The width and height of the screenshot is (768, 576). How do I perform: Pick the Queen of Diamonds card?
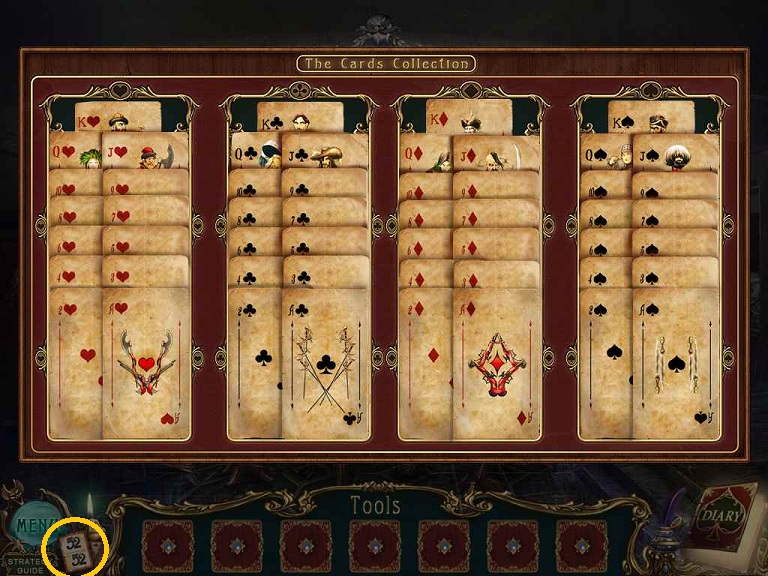pyautogui.click(x=424, y=152)
